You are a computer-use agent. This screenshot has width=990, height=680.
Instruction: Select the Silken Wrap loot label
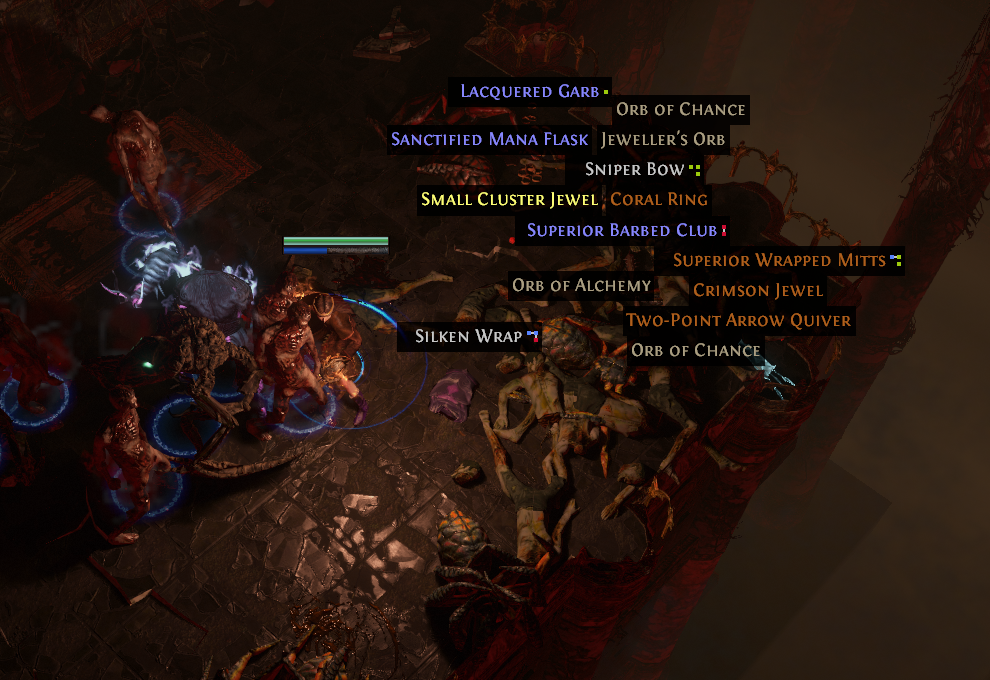click(469, 336)
